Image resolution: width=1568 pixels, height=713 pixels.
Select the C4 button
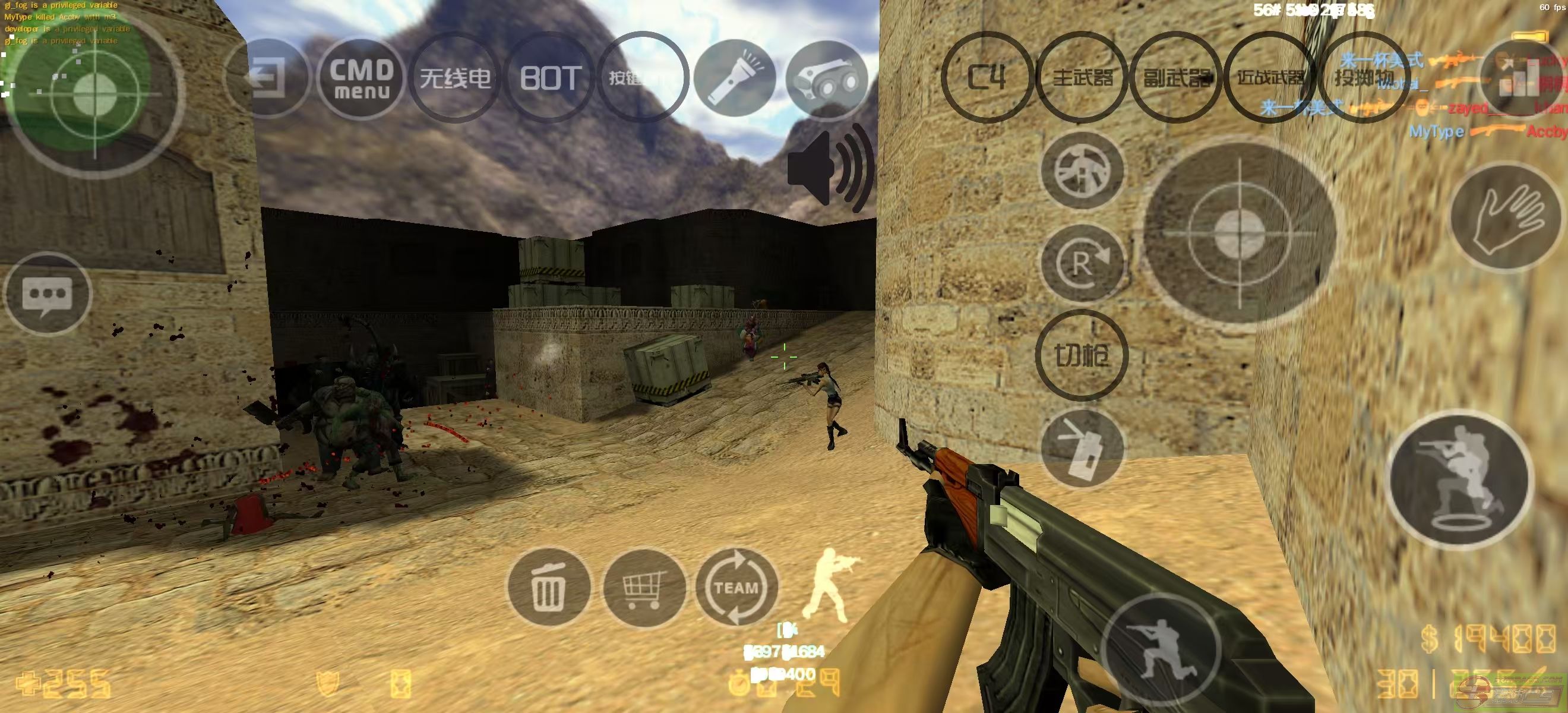[x=987, y=77]
